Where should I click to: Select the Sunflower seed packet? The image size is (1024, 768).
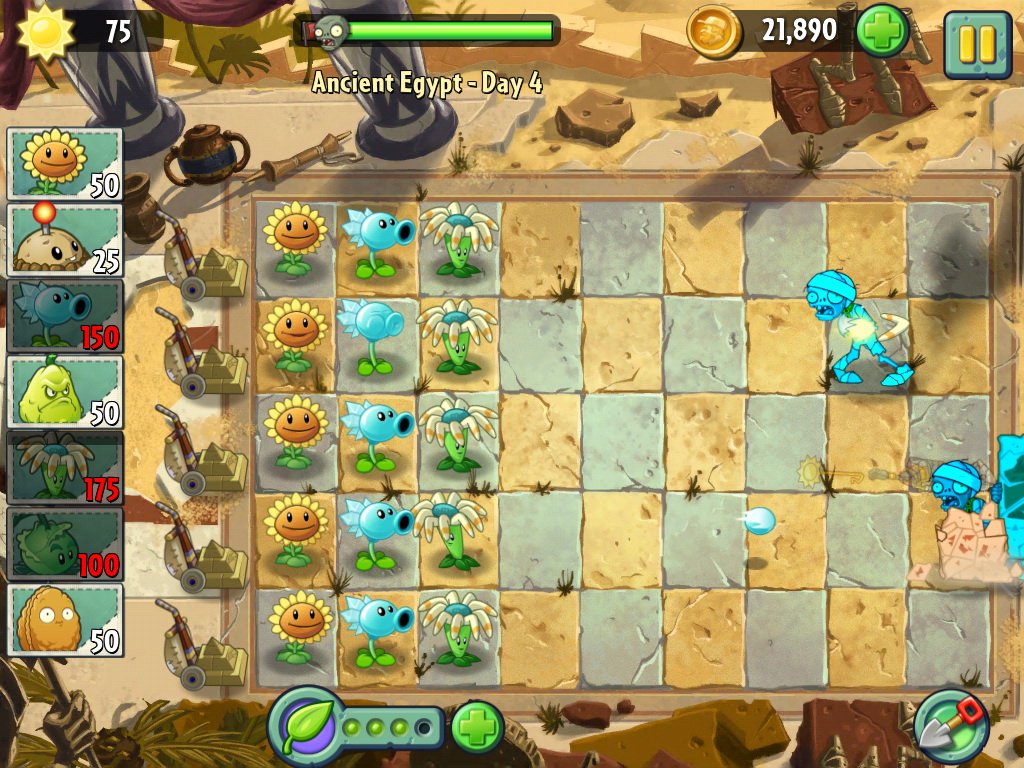click(x=65, y=164)
